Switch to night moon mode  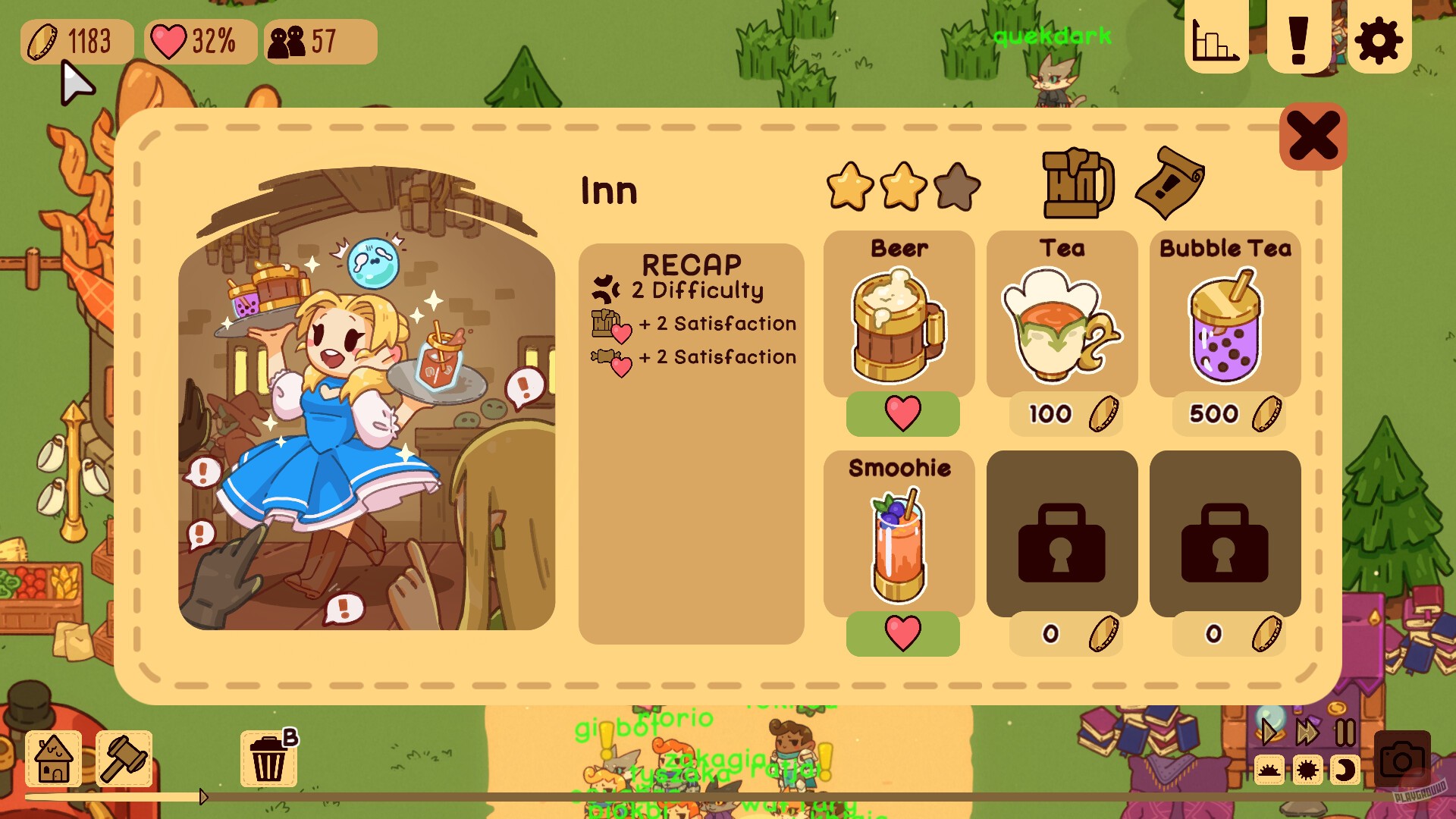click(1345, 770)
